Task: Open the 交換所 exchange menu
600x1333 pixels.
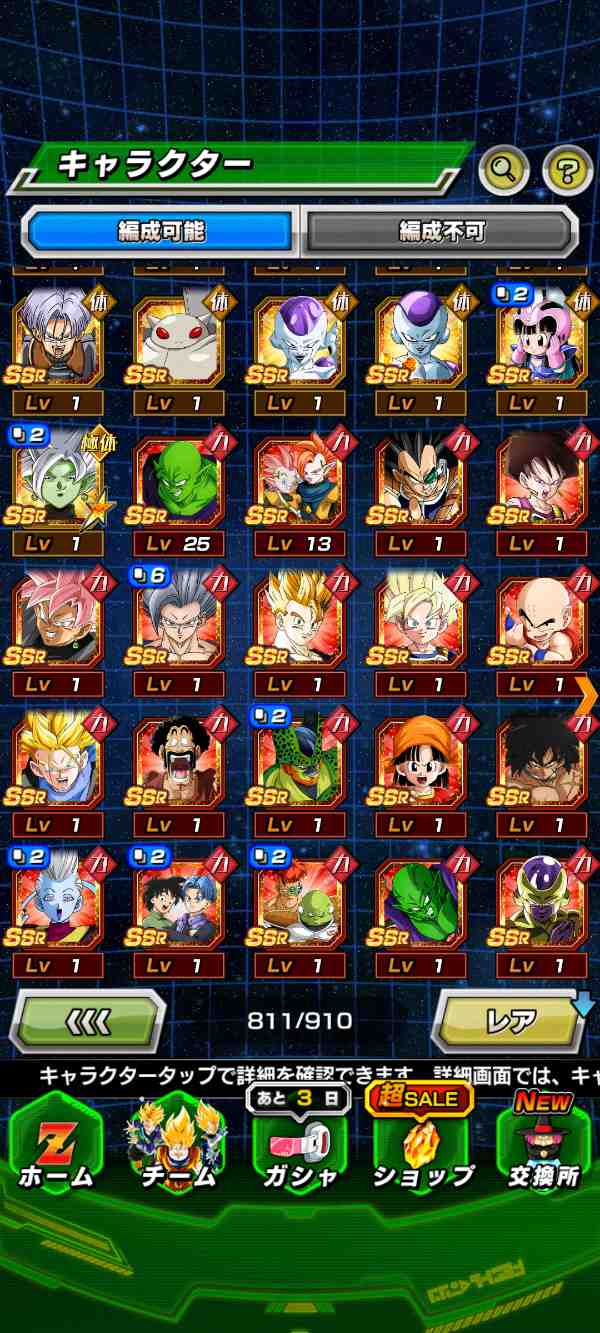Action: (544, 1147)
